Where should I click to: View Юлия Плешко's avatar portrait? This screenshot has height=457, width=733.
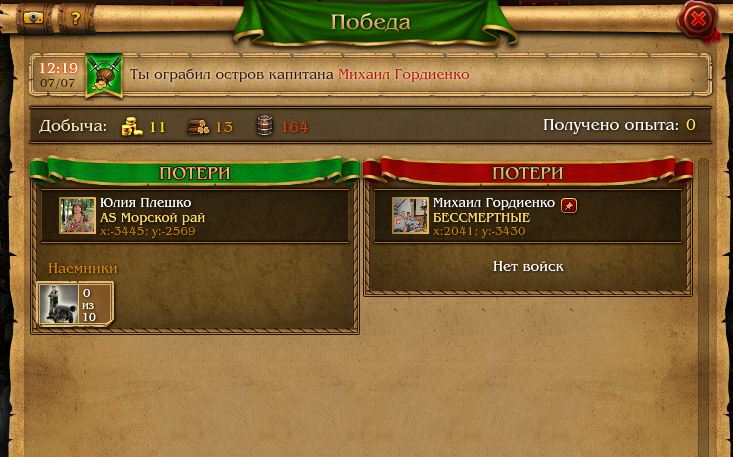click(x=77, y=216)
